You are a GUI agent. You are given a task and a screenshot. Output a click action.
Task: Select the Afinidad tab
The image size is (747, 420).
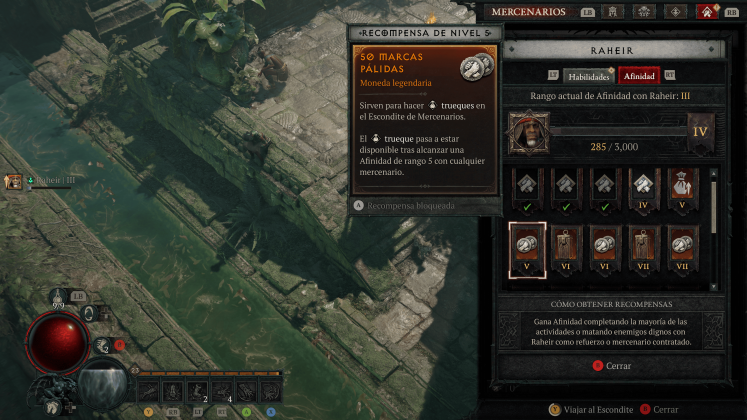click(639, 75)
